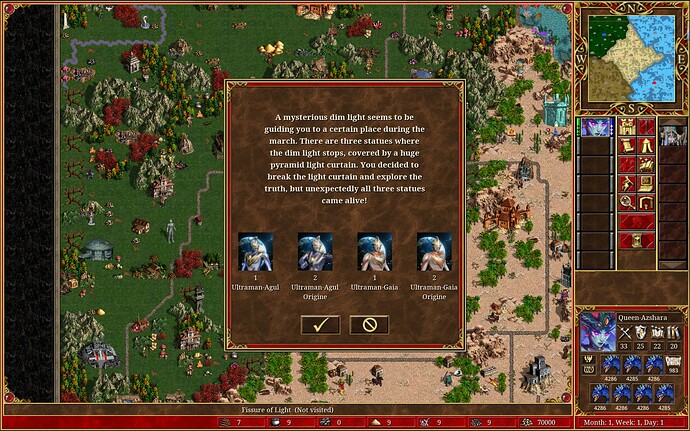The width and height of the screenshot is (690, 431).
Task: Open the adventure options running-figure button
Action: click(x=628, y=184)
